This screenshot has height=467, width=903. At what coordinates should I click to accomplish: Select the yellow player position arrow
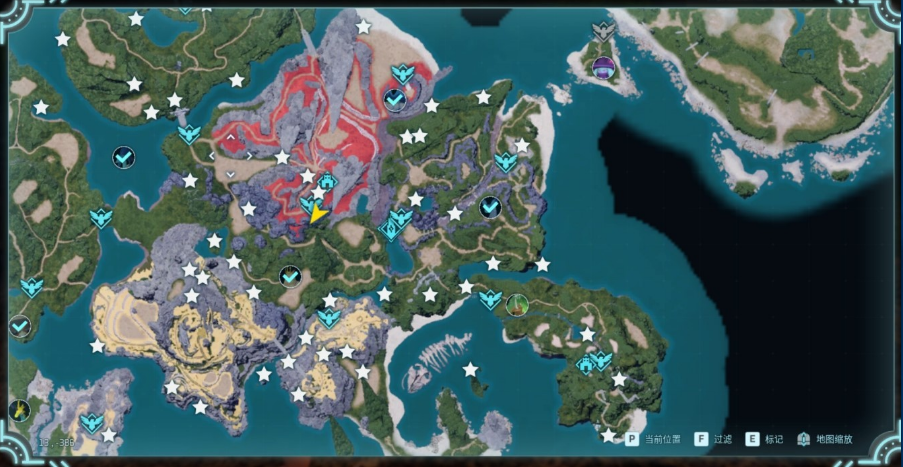pyautogui.click(x=318, y=214)
